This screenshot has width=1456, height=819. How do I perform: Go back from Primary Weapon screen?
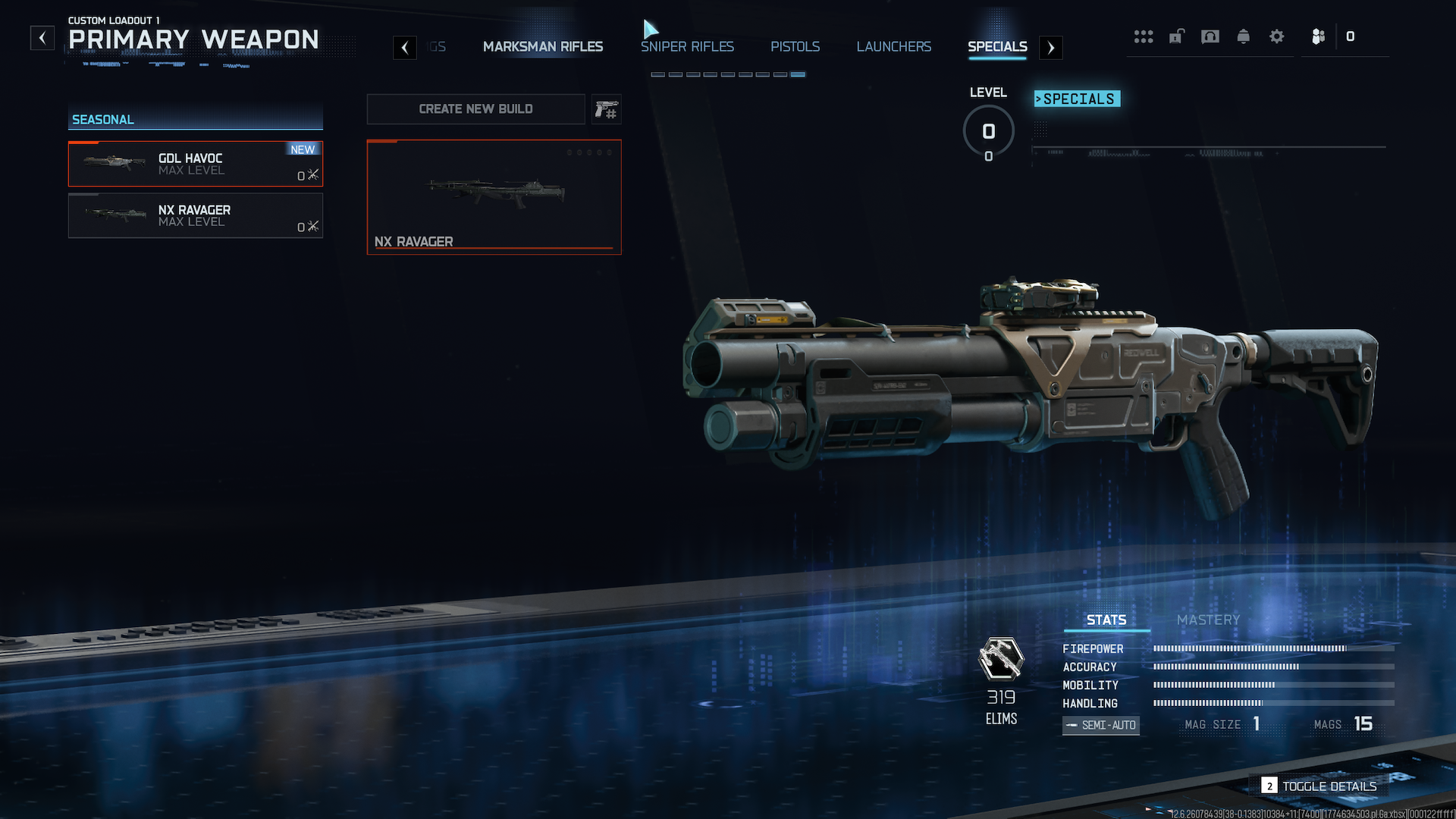point(42,38)
